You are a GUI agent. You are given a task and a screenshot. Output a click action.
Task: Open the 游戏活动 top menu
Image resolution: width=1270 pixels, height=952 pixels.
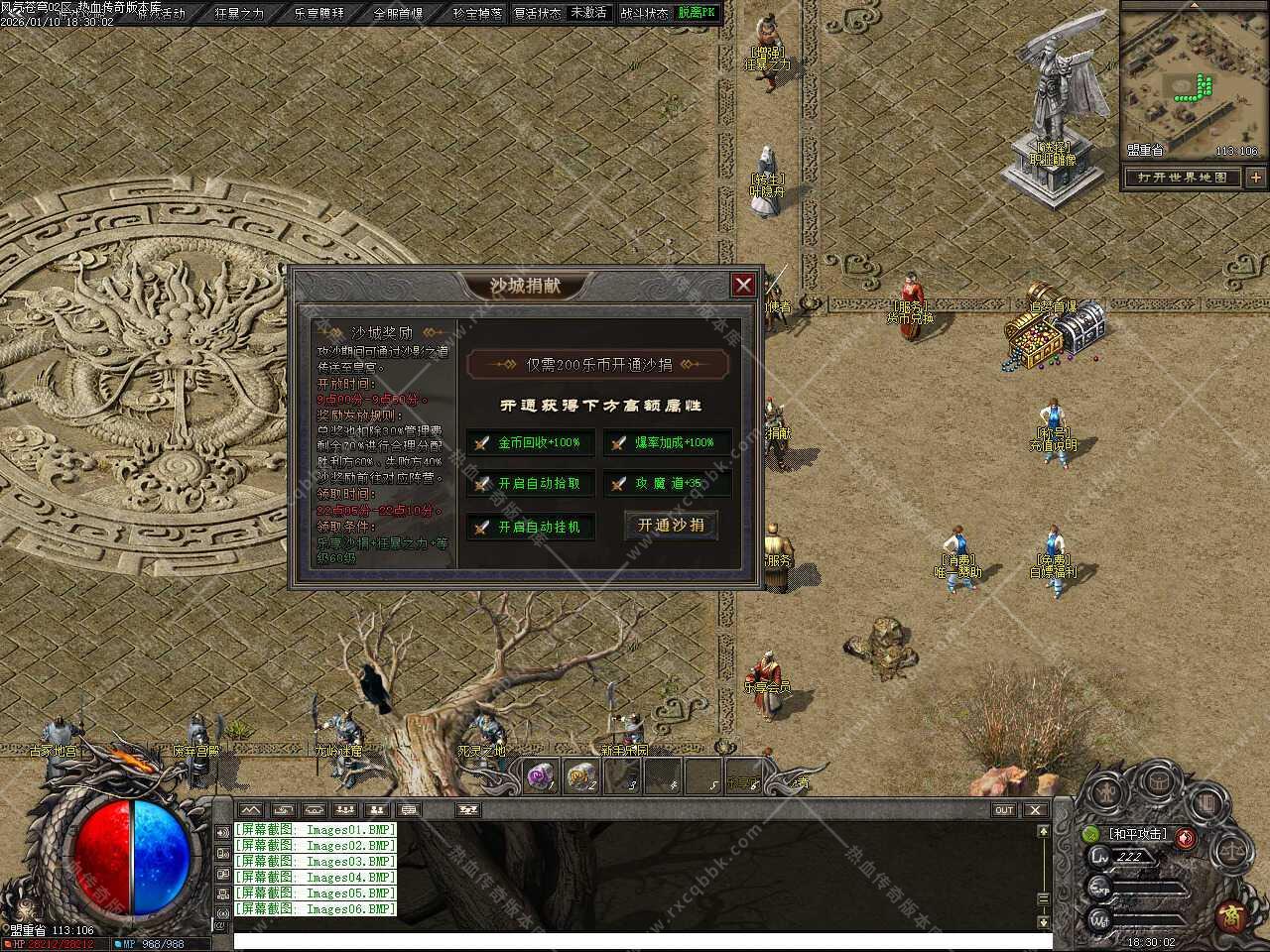pos(163,13)
